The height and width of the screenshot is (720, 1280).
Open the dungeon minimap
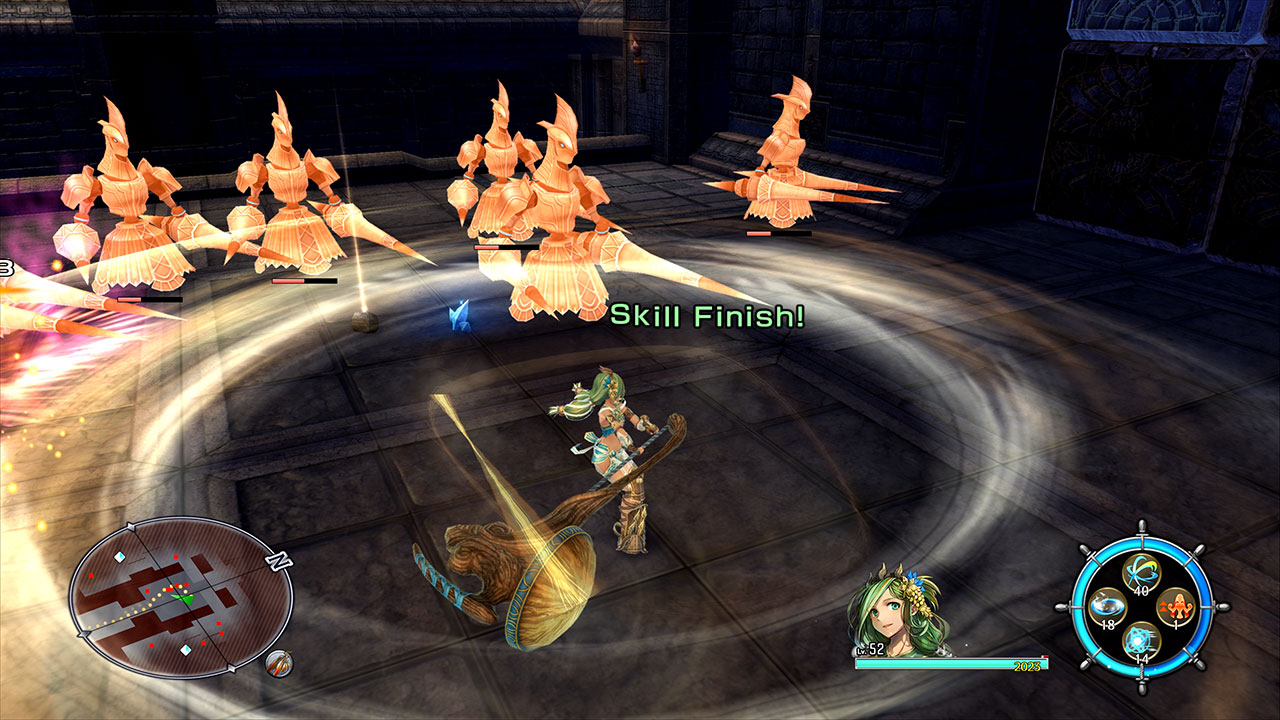(x=180, y=598)
